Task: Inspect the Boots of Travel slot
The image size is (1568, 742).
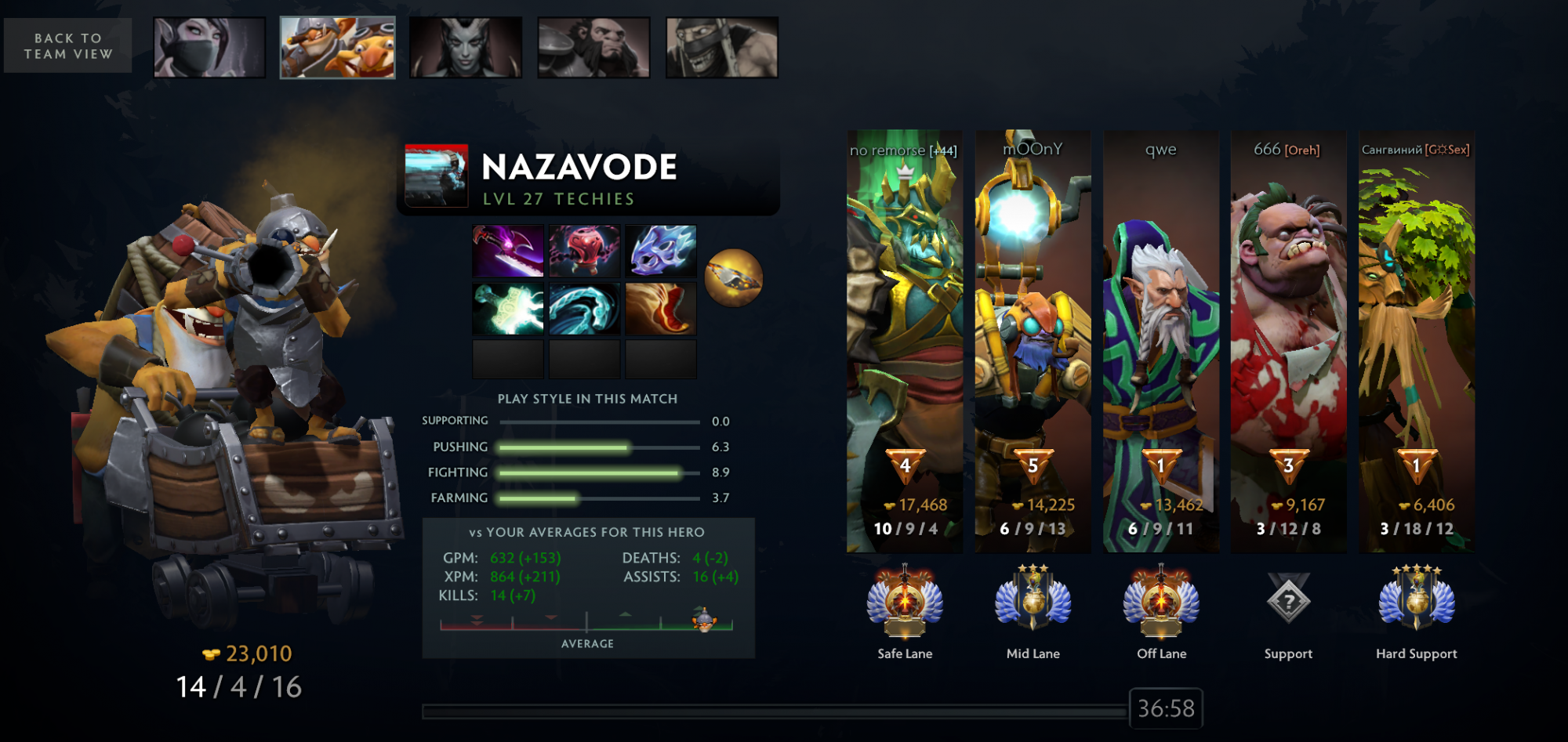Action: (x=660, y=309)
